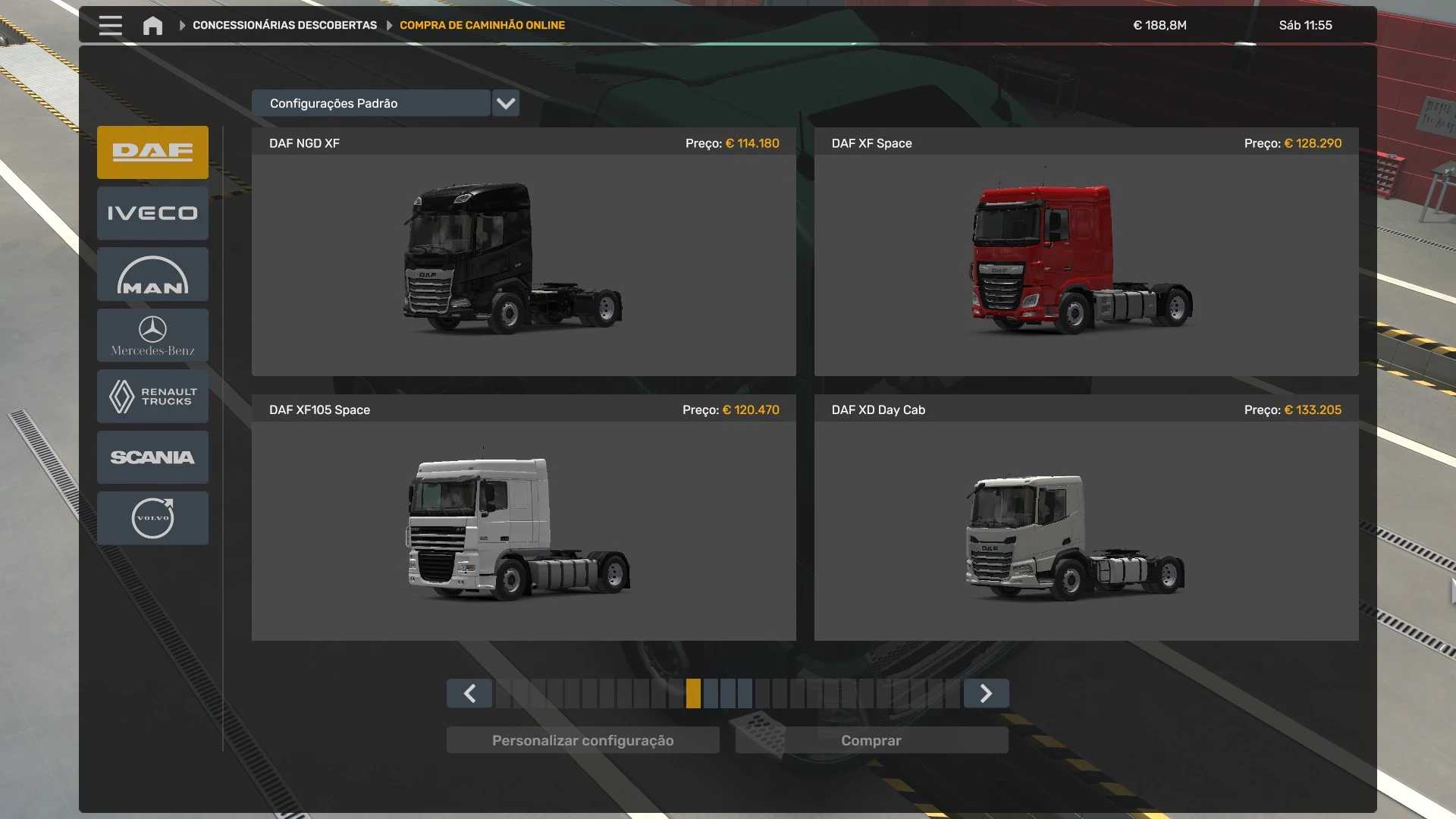The width and height of the screenshot is (1456, 819).
Task: Click the Comprar button
Action: 871,740
